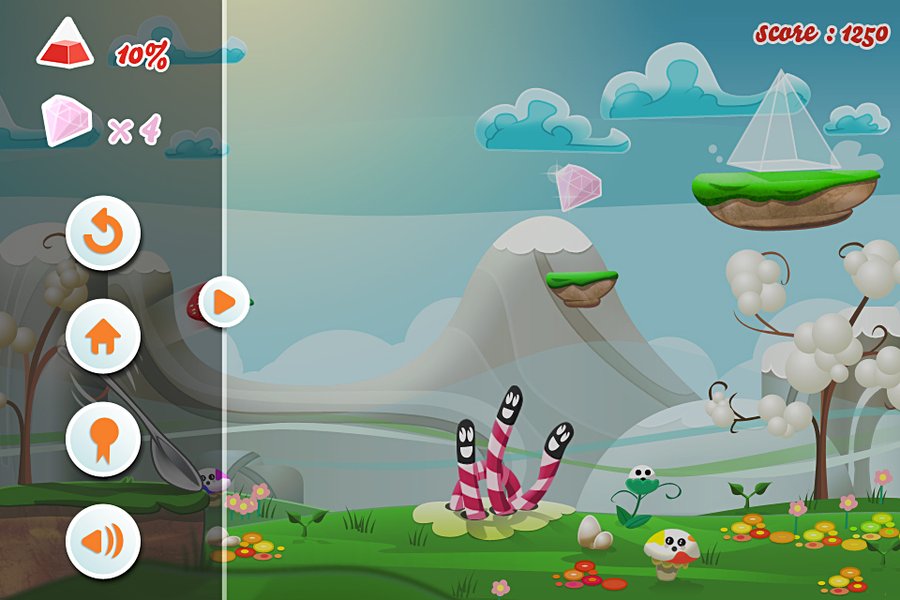Toggle the sound speaker button
900x600 pixels.
[103, 542]
